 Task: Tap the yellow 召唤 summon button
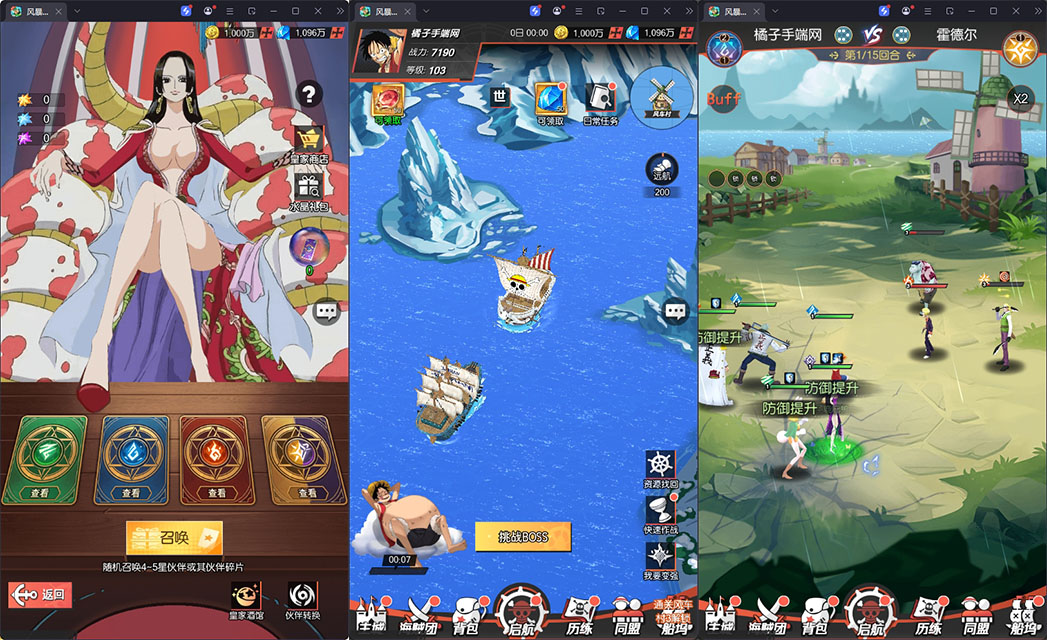tap(174, 538)
